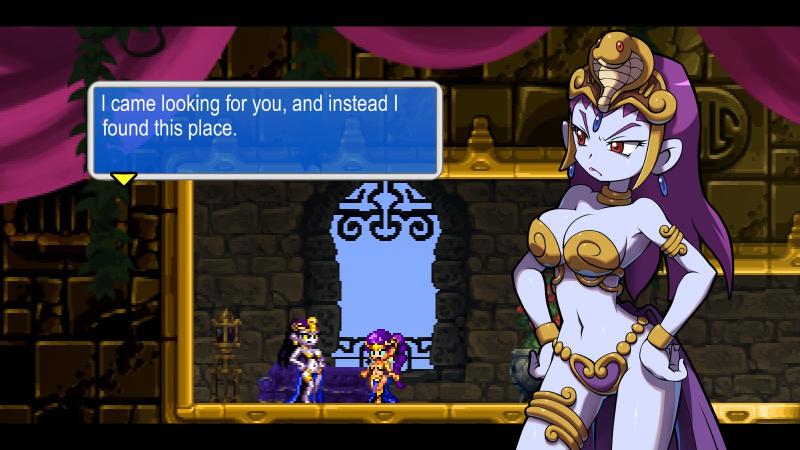Click the blue dialogue text box
Viewport: 800px width, 450px height.
[x=265, y=130]
